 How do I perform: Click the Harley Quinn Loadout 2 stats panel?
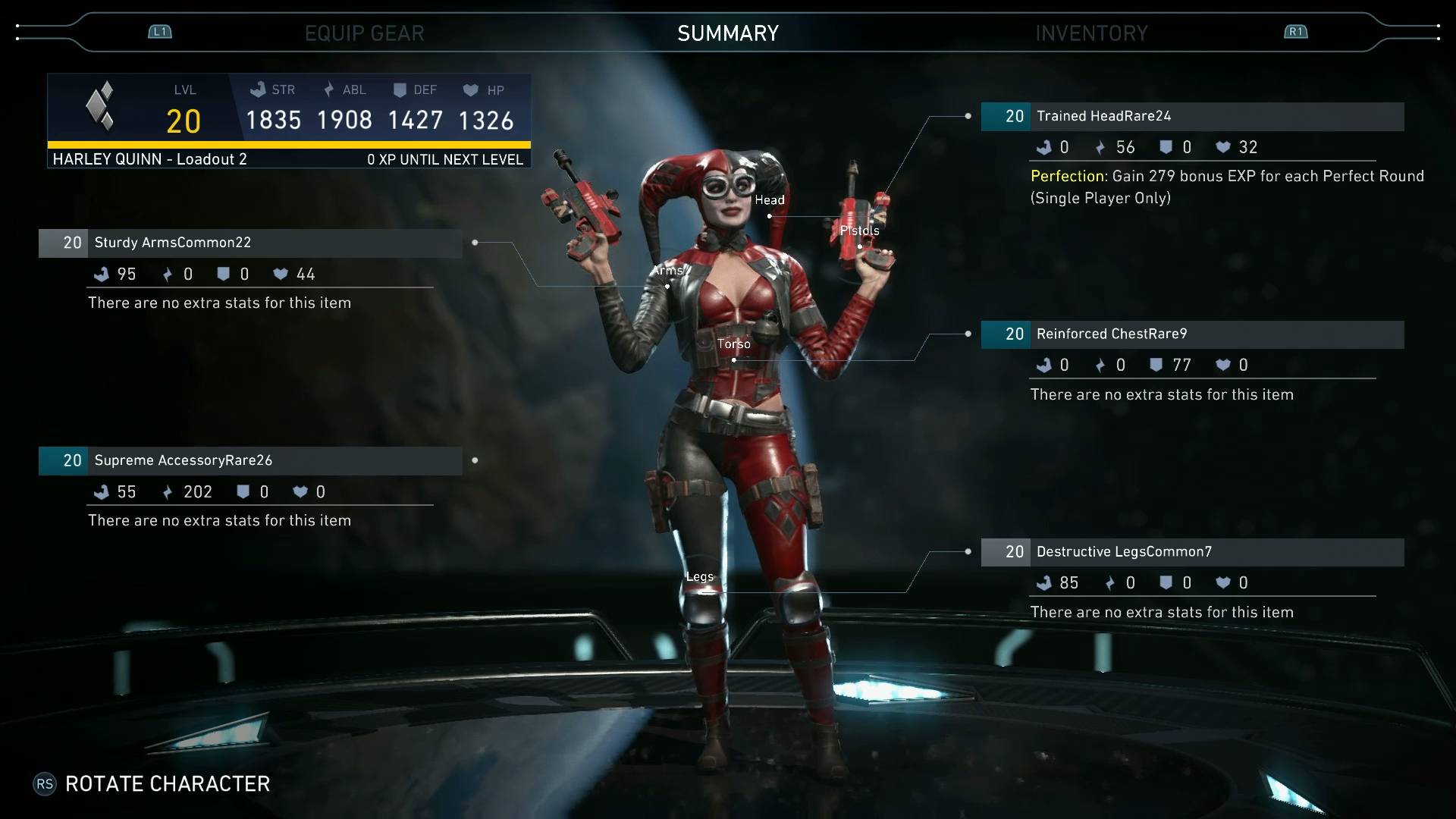pos(289,121)
